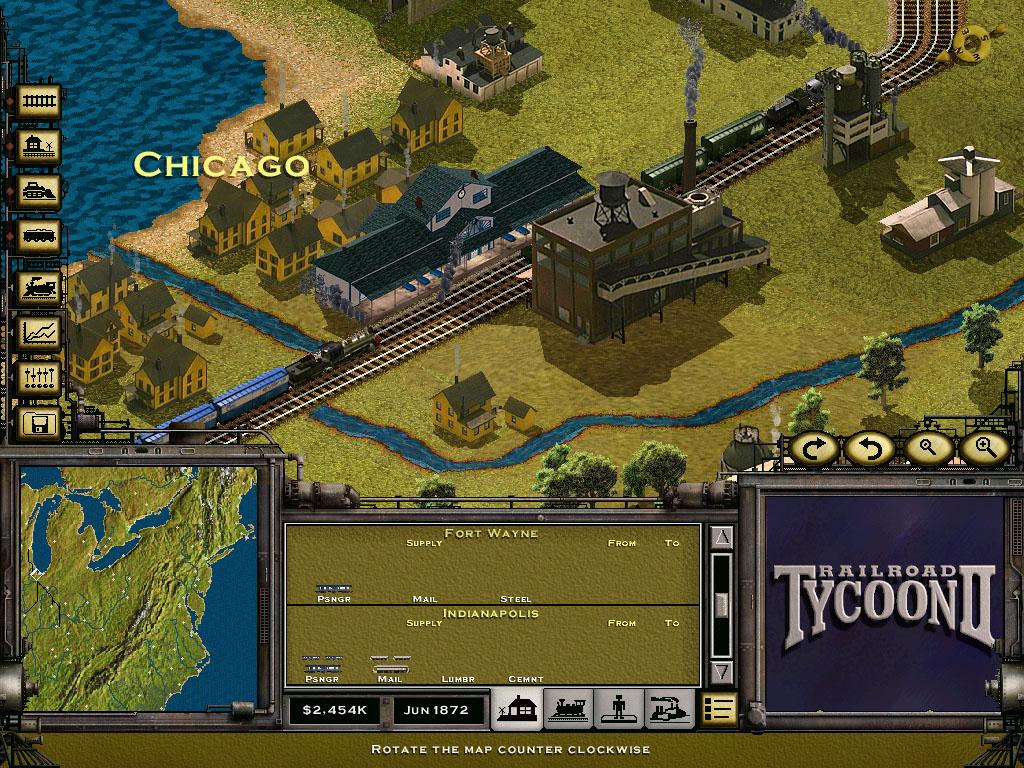Open the control panel sliders settings
This screenshot has width=1024, height=768.
40,378
